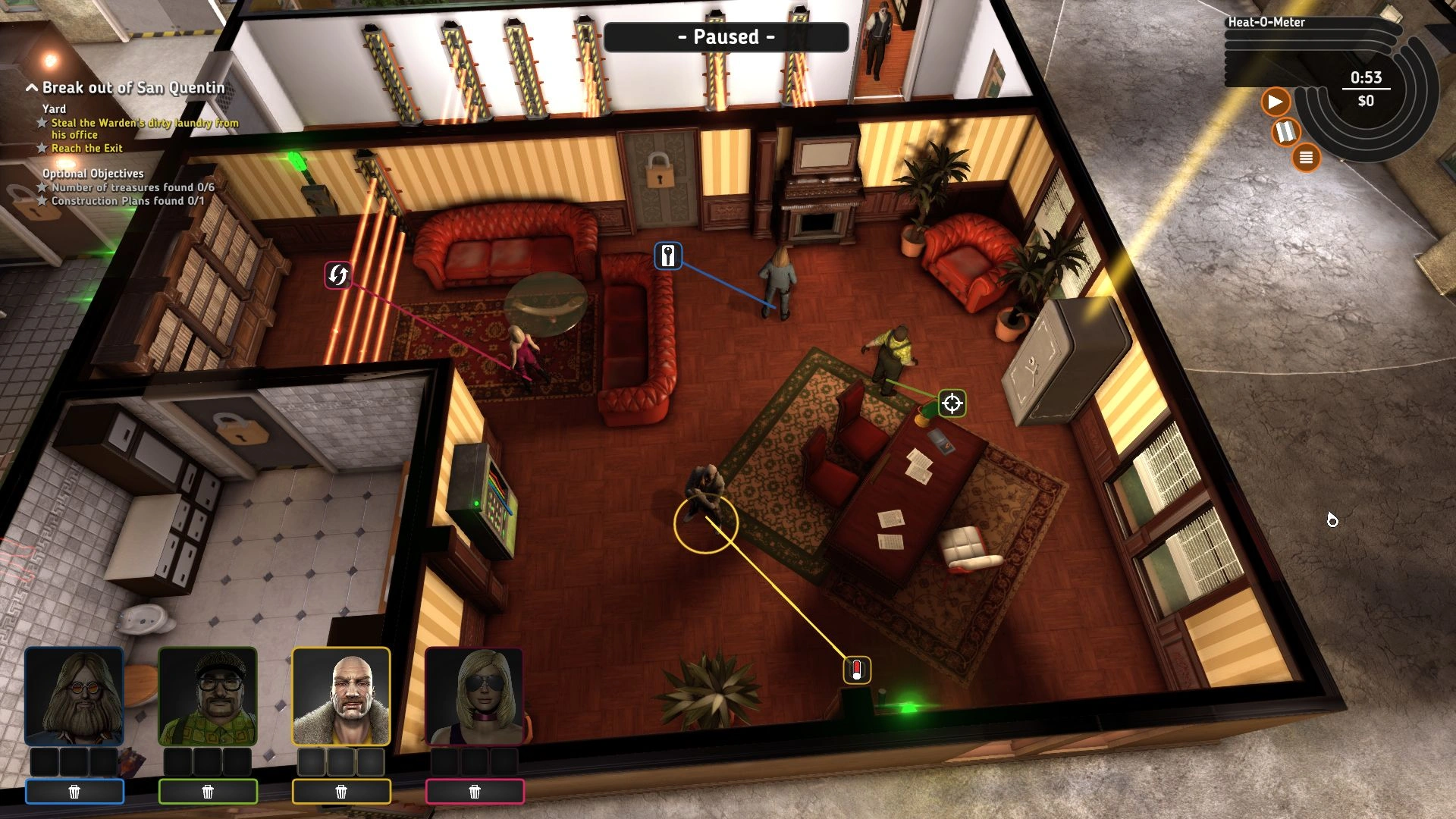Screen dimensions: 1456x819
Task: Select the blue lockpick action marker
Action: tap(668, 256)
